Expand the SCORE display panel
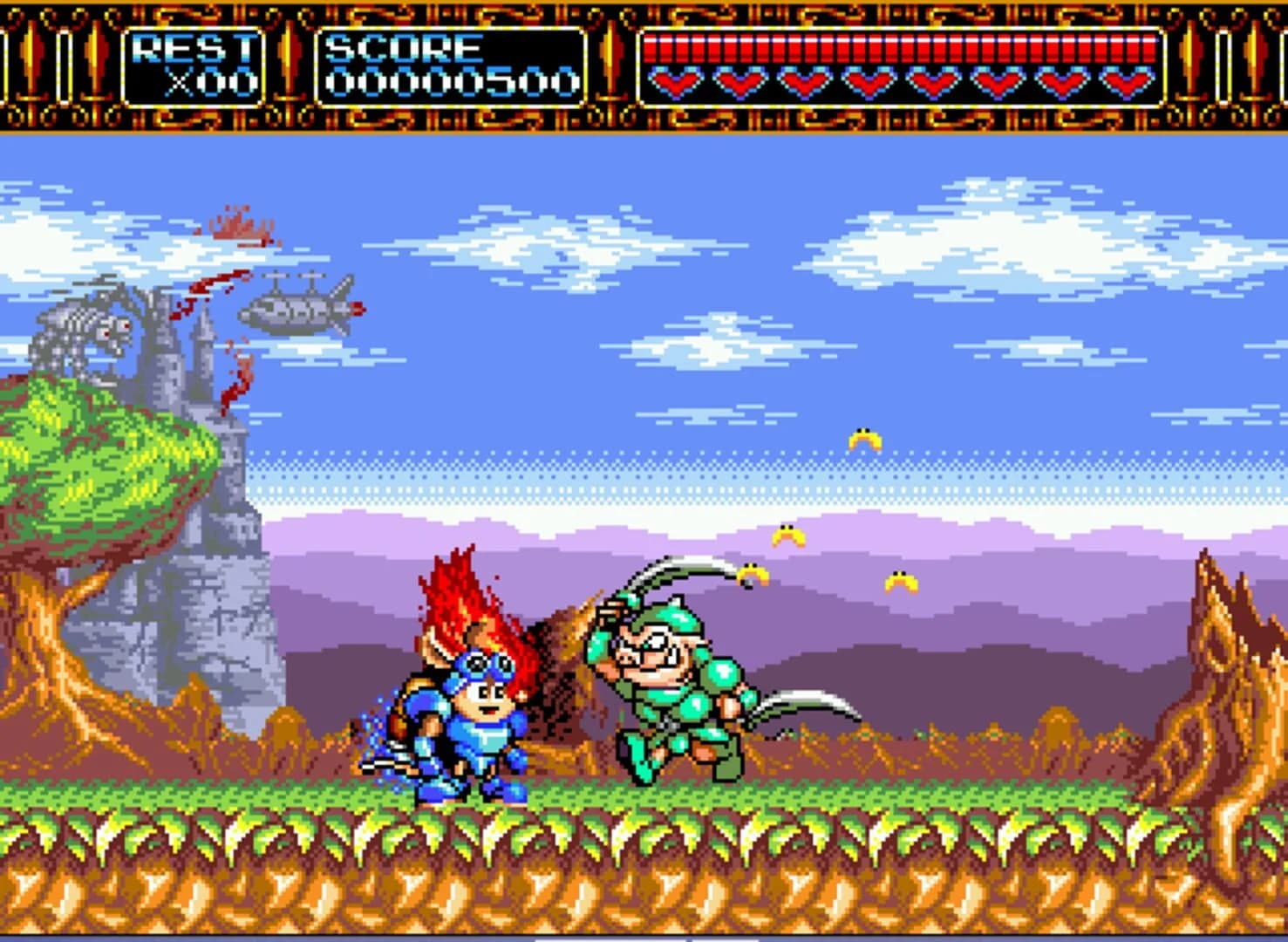 pyautogui.click(x=449, y=65)
